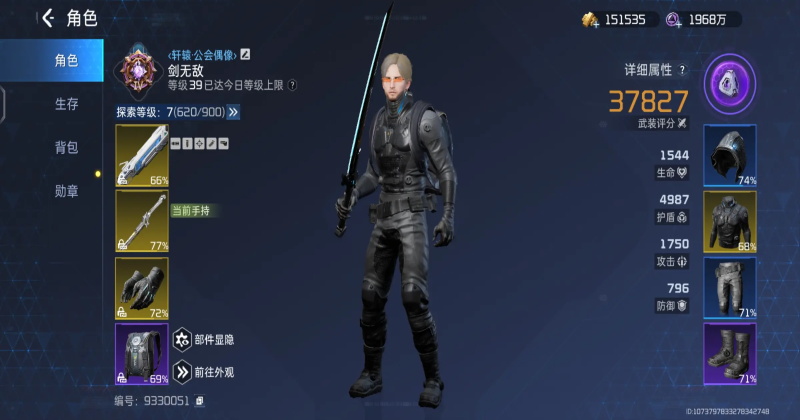
Task: Open 详细属性 help question mark
Action: 682,70
